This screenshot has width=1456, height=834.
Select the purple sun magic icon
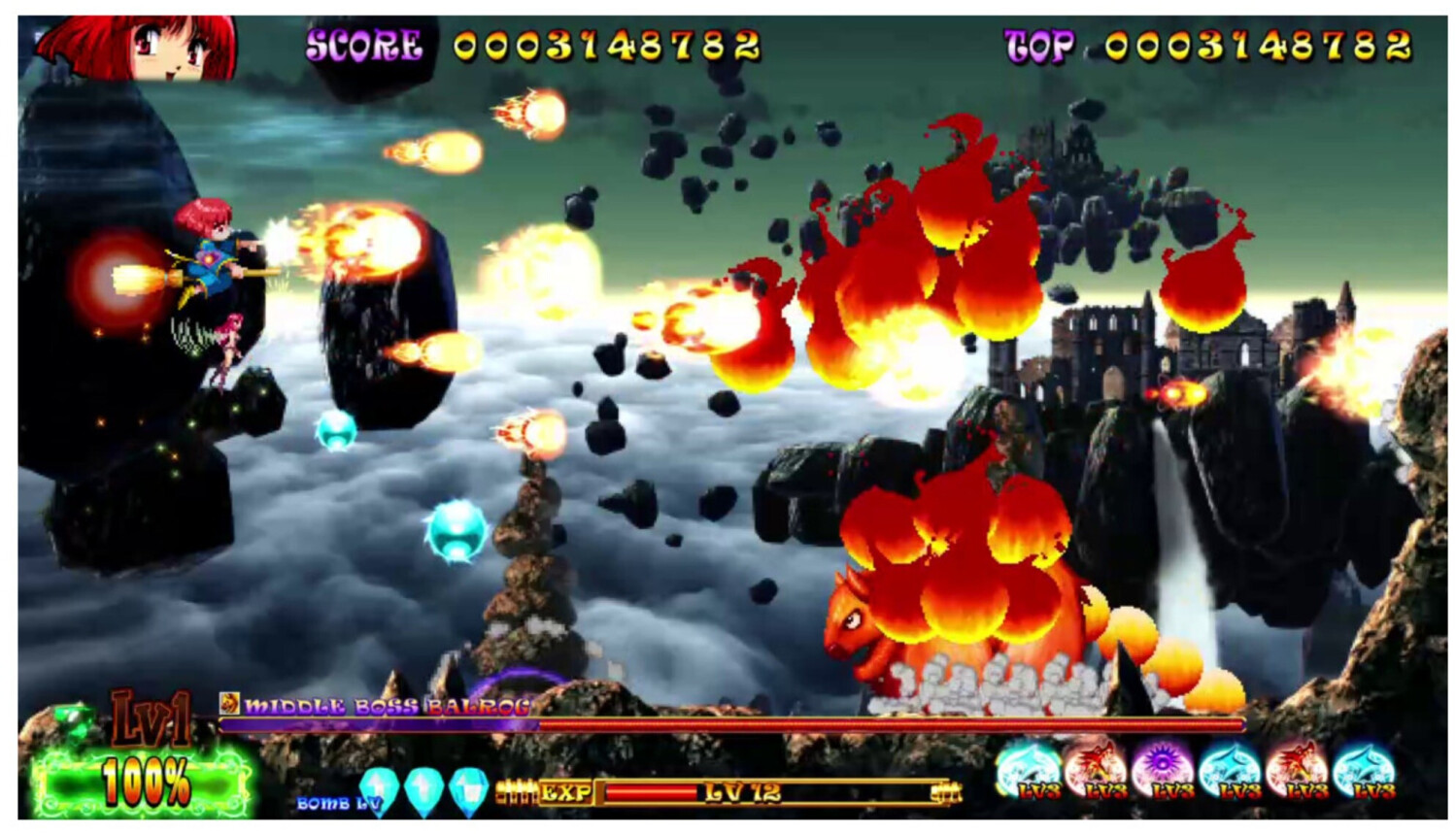(1162, 768)
